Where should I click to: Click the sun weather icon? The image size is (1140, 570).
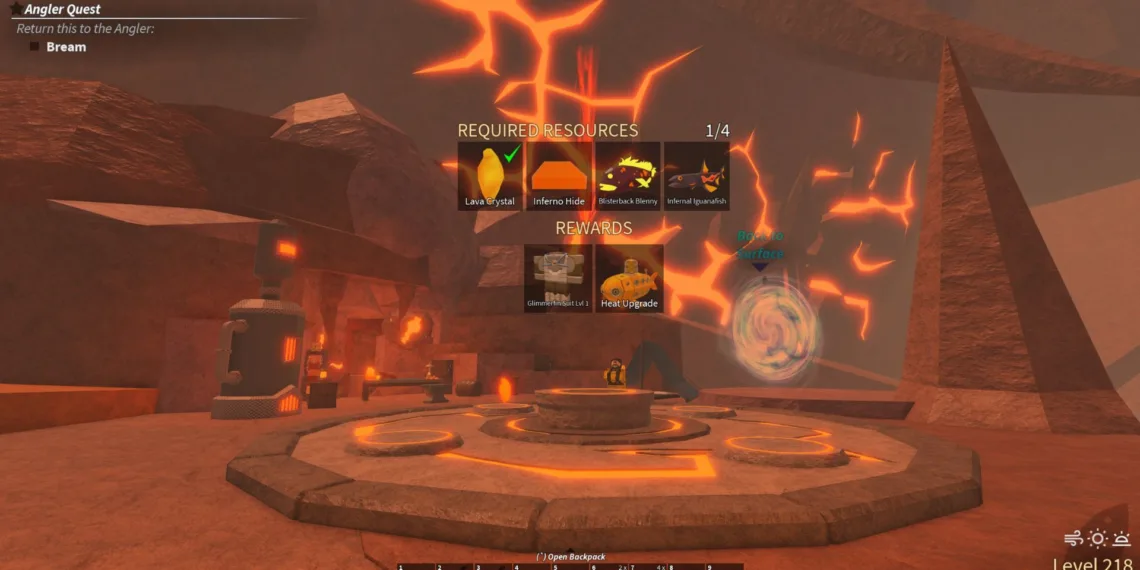point(1097,539)
